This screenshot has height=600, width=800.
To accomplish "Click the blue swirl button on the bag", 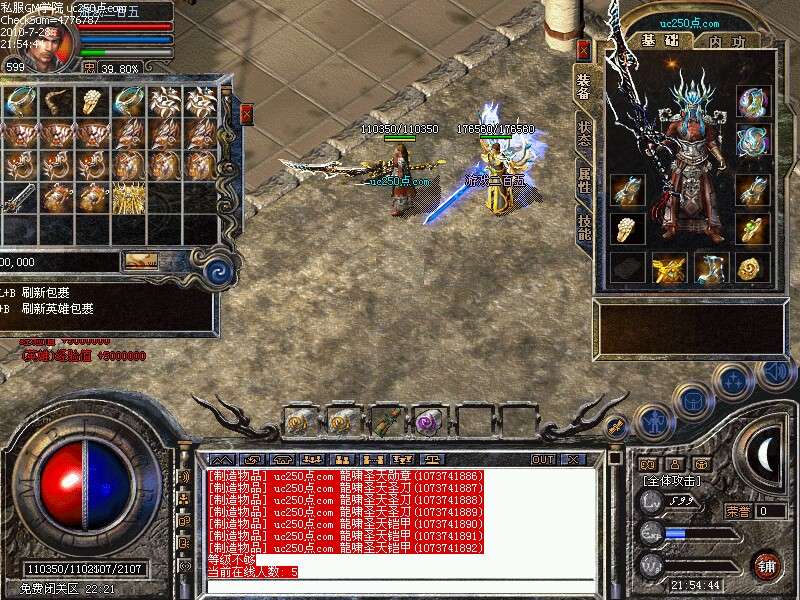I will [x=217, y=270].
